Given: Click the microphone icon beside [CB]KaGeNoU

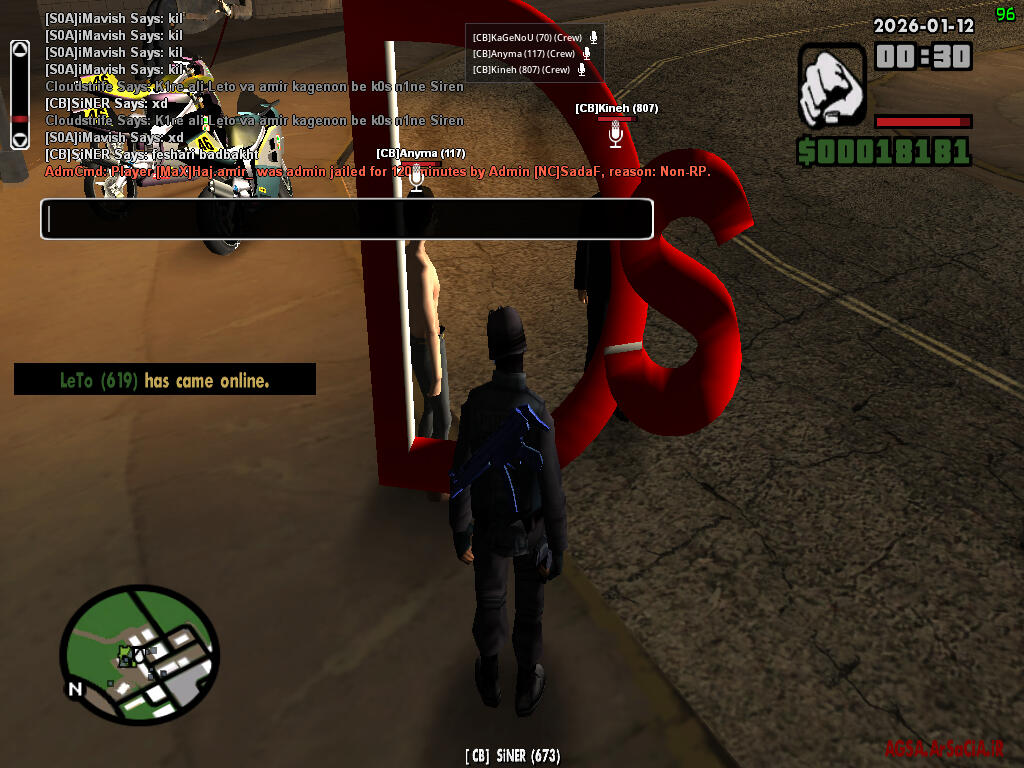Looking at the screenshot, I should pyautogui.click(x=593, y=37).
